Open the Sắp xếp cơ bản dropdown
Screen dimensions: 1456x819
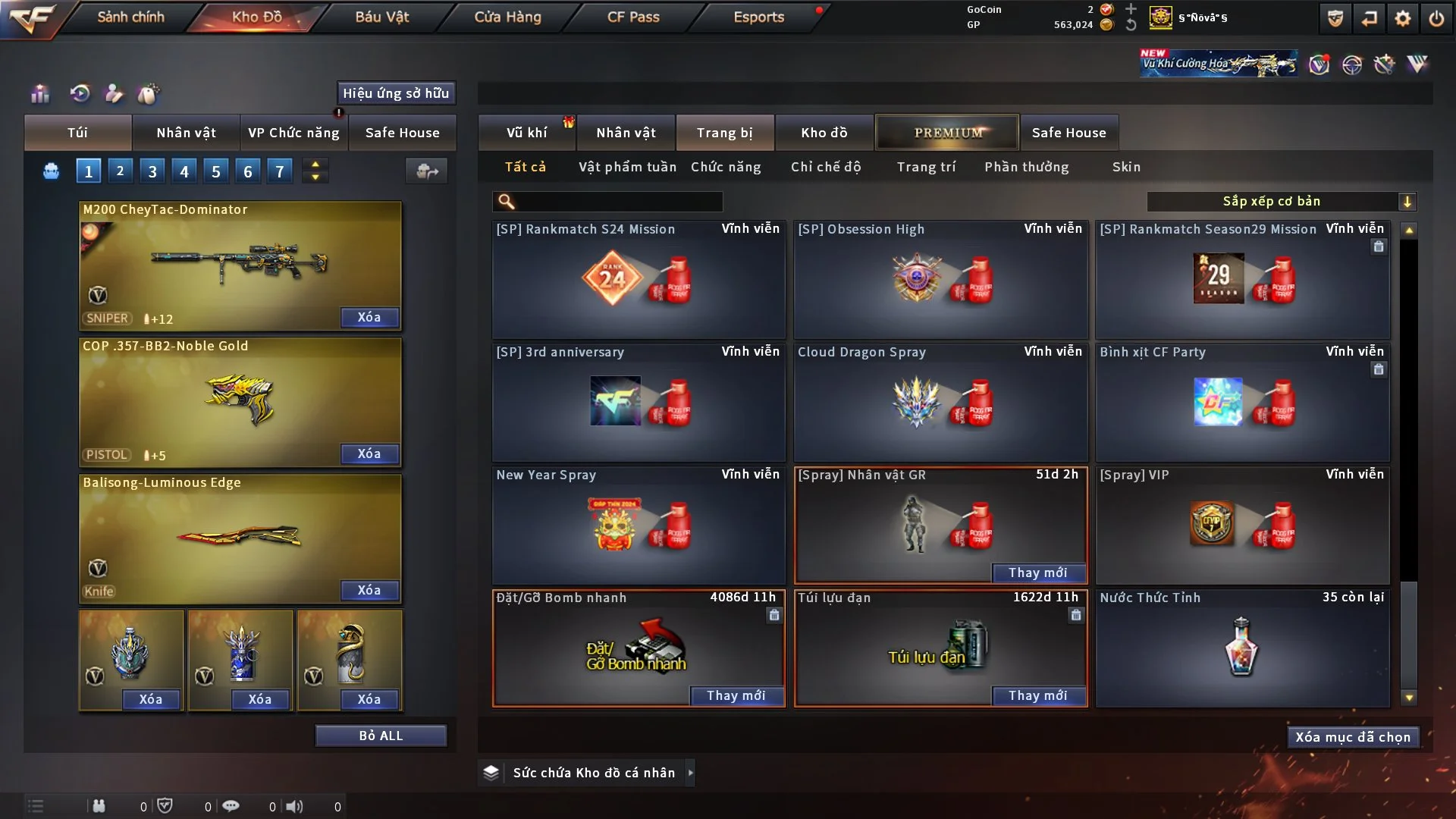pos(1281,201)
